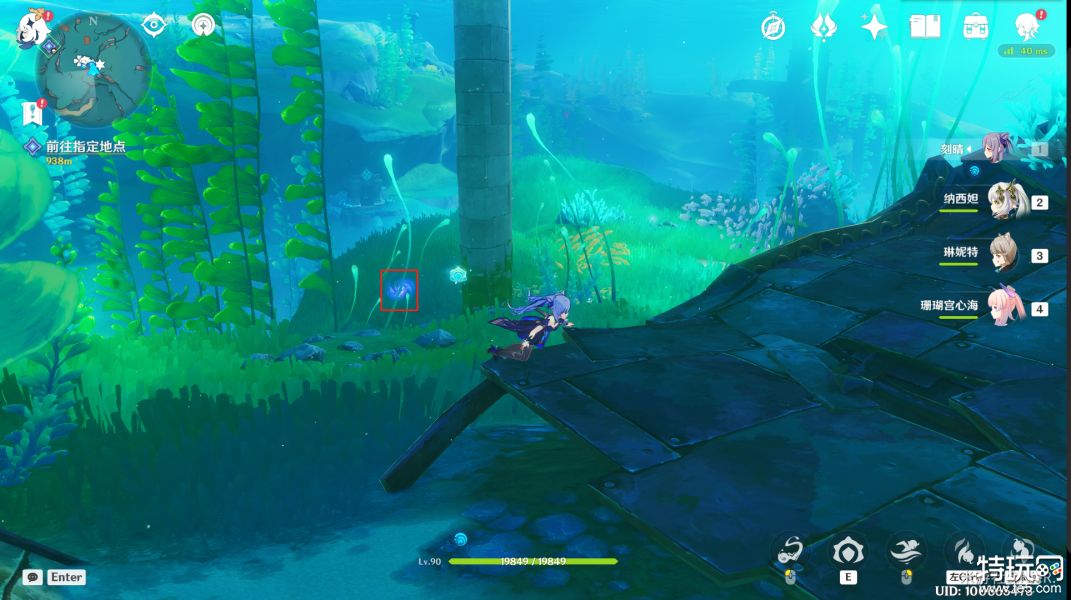Open the quest journal bookmark icon

pos(31,112)
